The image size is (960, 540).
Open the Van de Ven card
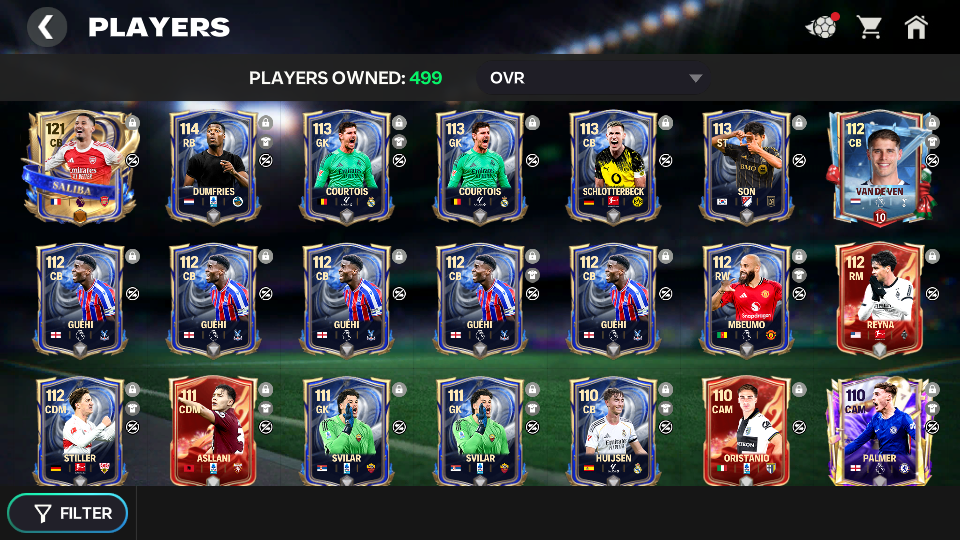(879, 166)
